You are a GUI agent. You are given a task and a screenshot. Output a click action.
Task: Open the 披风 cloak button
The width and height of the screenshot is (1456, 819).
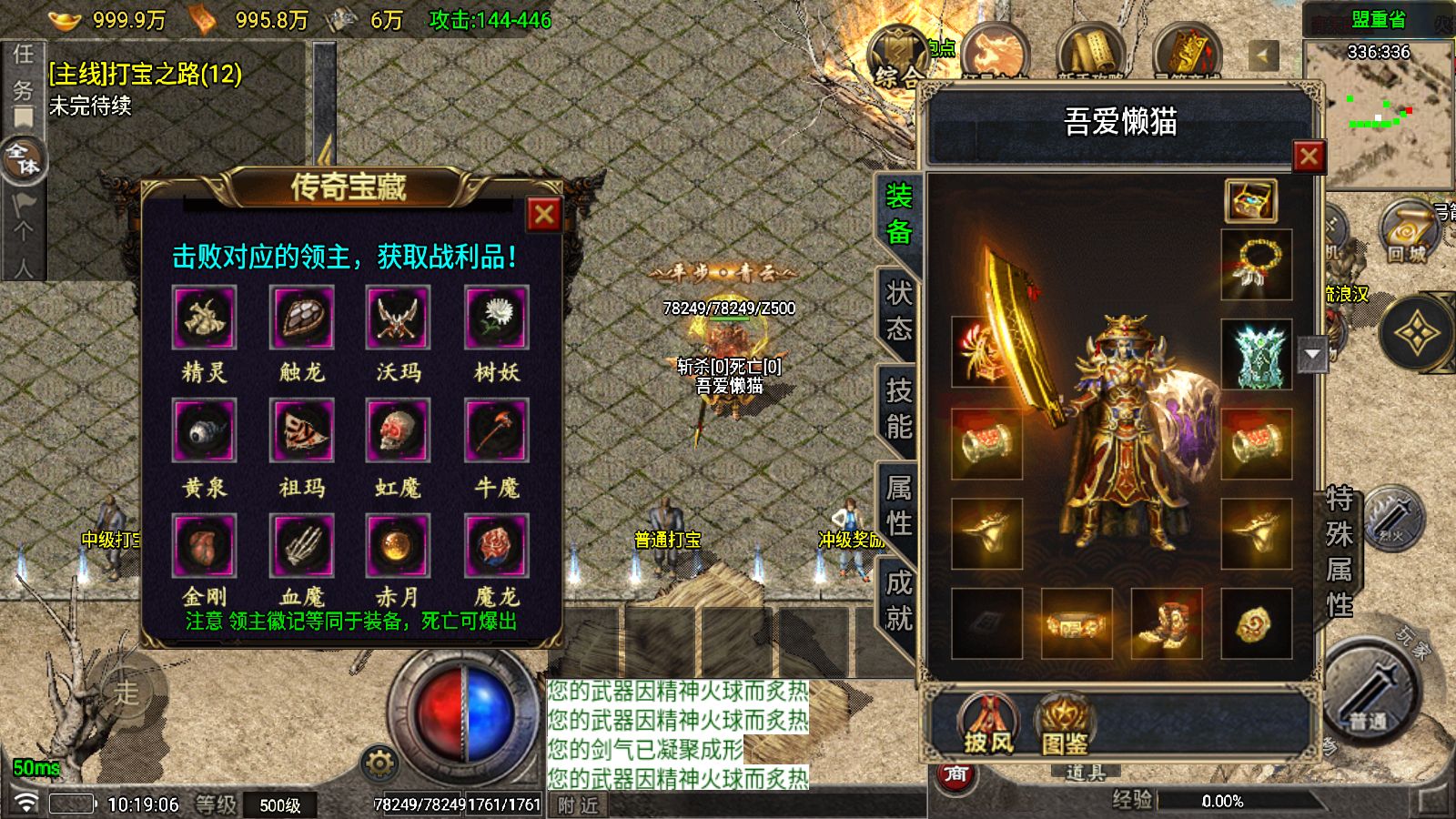pos(988,725)
